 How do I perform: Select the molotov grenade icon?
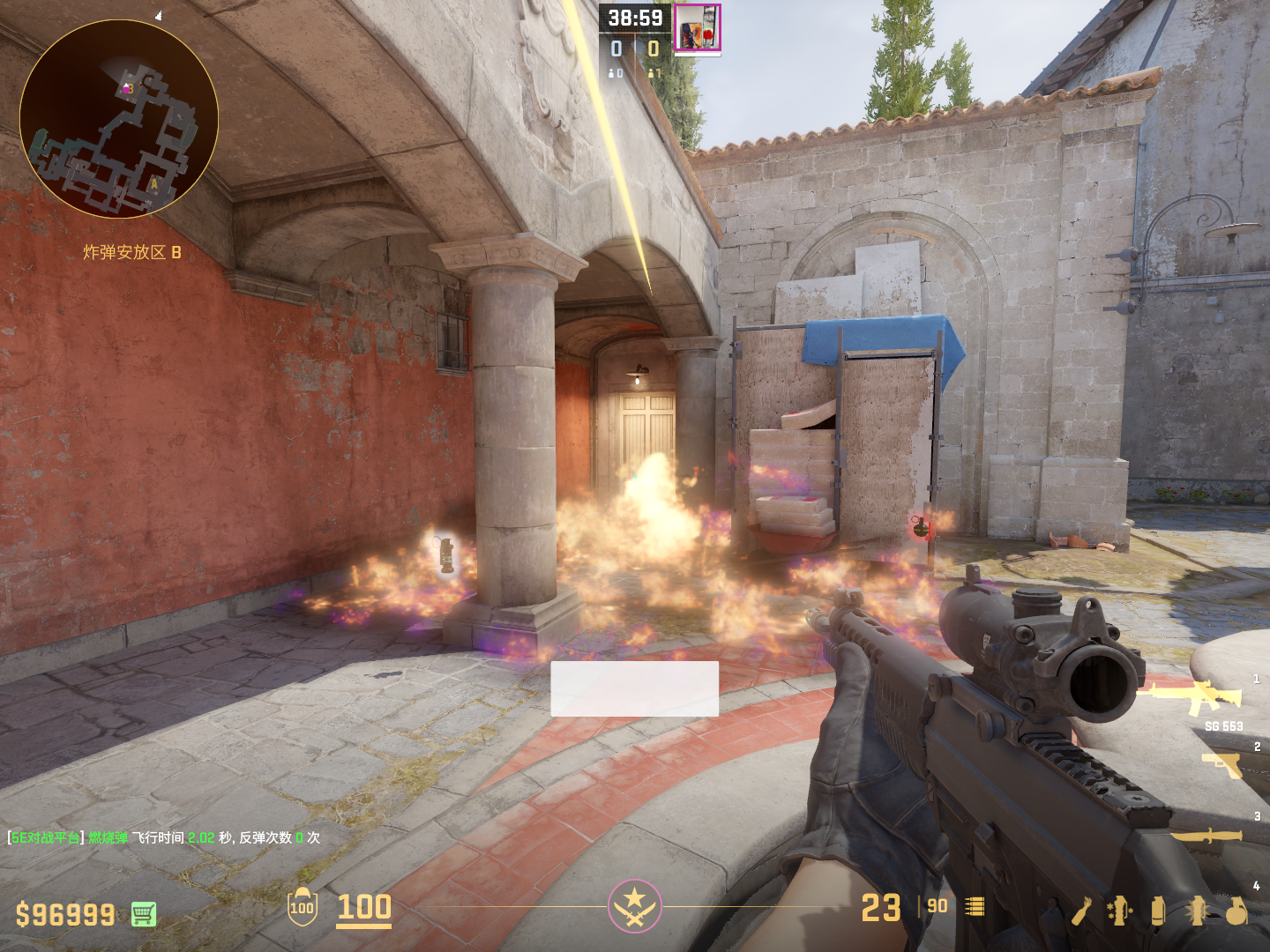pyautogui.click(x=1082, y=911)
